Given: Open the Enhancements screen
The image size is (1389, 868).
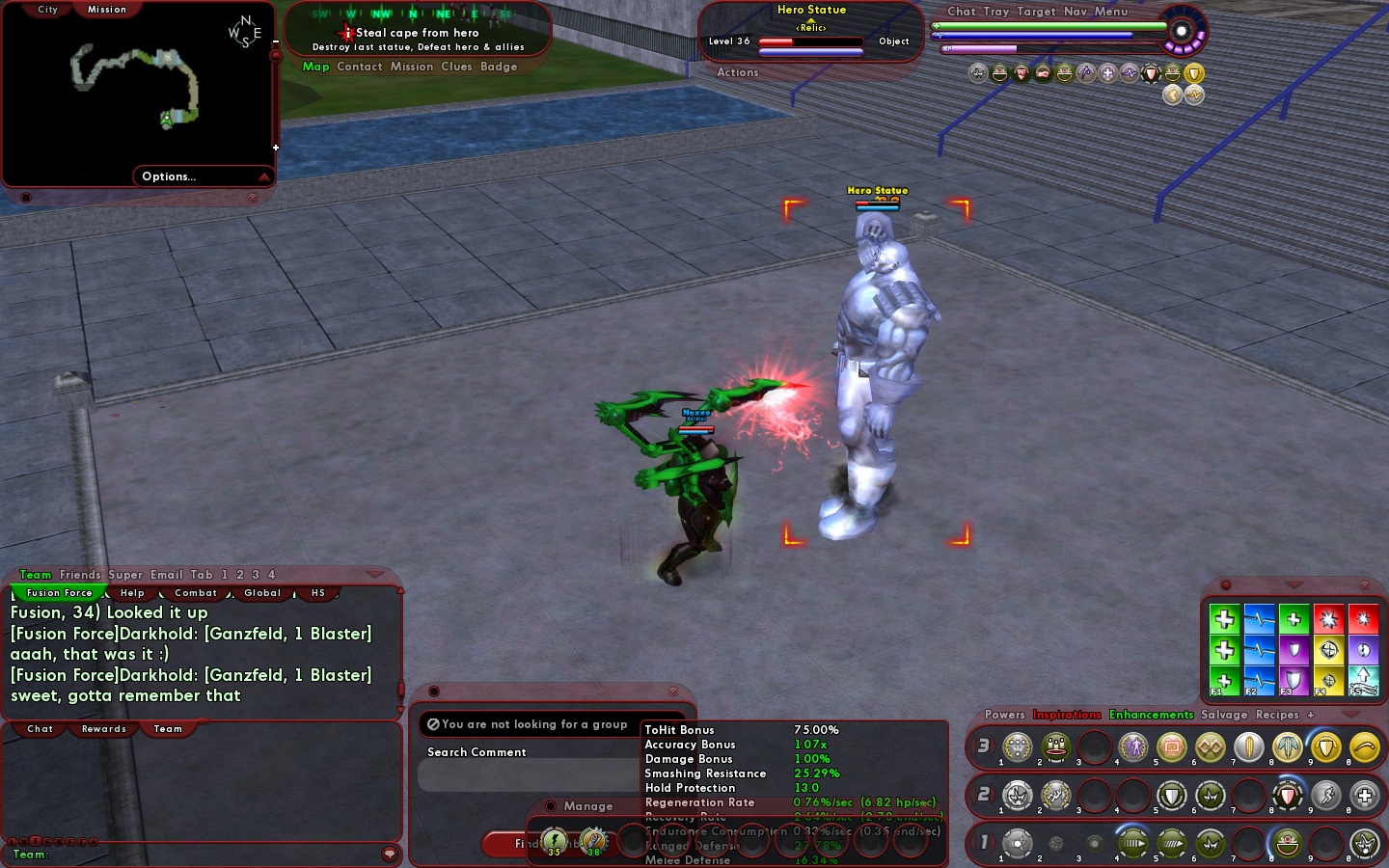Looking at the screenshot, I should coord(1151,715).
